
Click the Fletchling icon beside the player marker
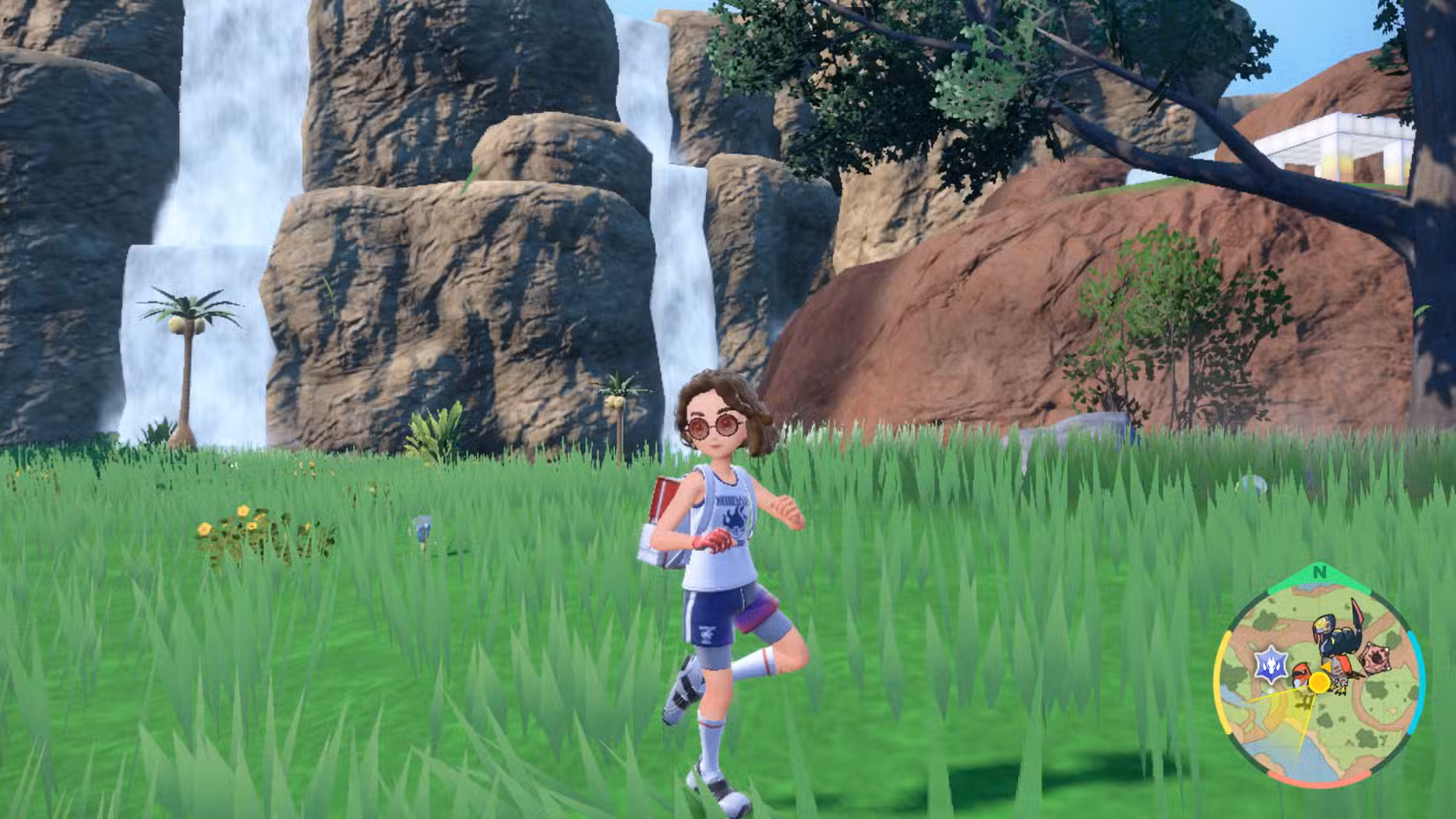tap(1301, 678)
